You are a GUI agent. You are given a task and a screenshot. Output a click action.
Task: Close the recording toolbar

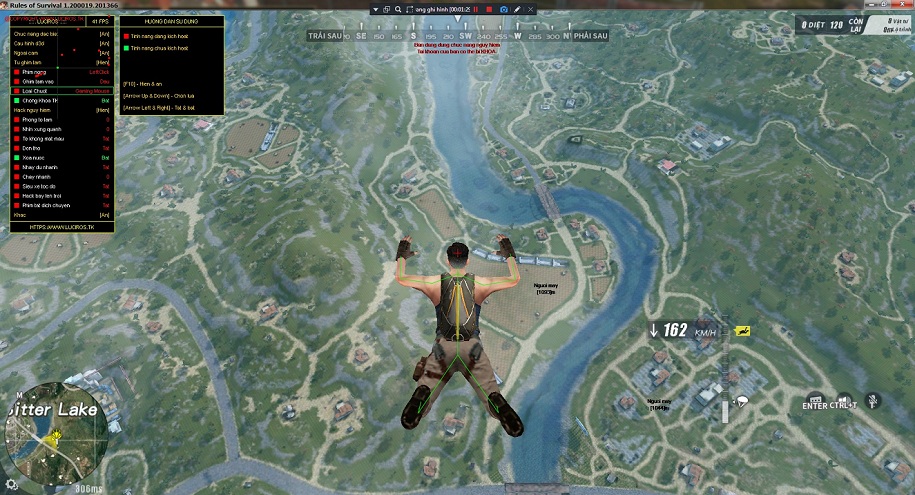pos(530,9)
